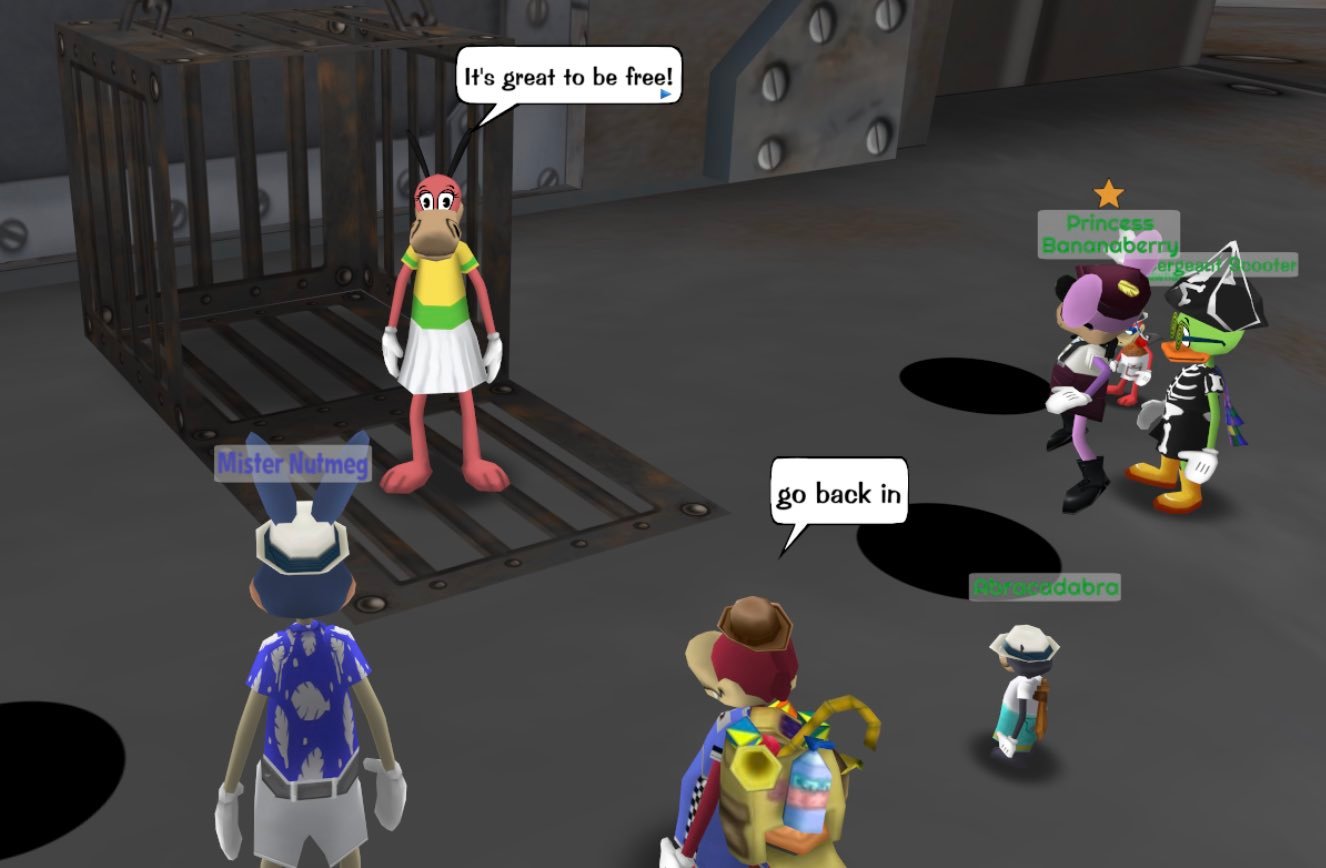Toggle the Mister Nutmeg nametag visibility
1326x868 pixels.
[x=292, y=464]
